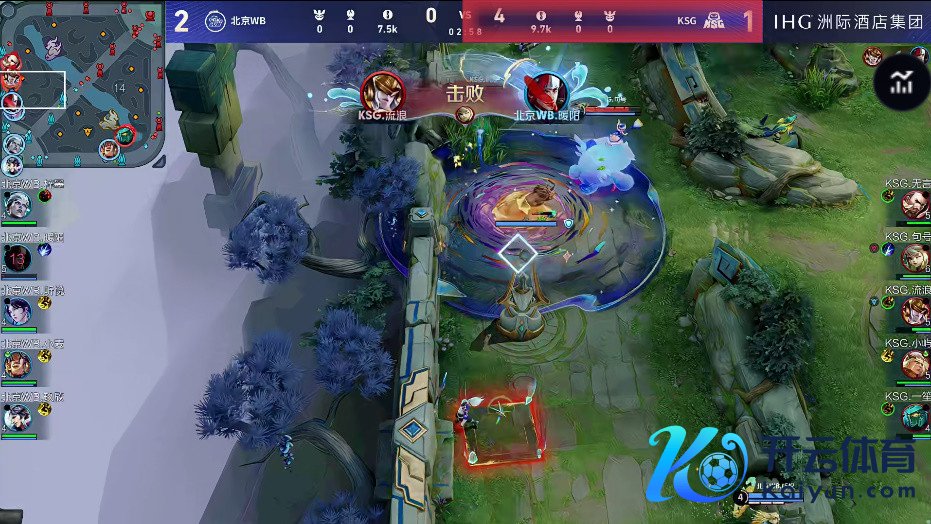Select the bottom KSG player's teal hero portrait
The width and height of the screenshot is (931, 524).
click(x=914, y=416)
